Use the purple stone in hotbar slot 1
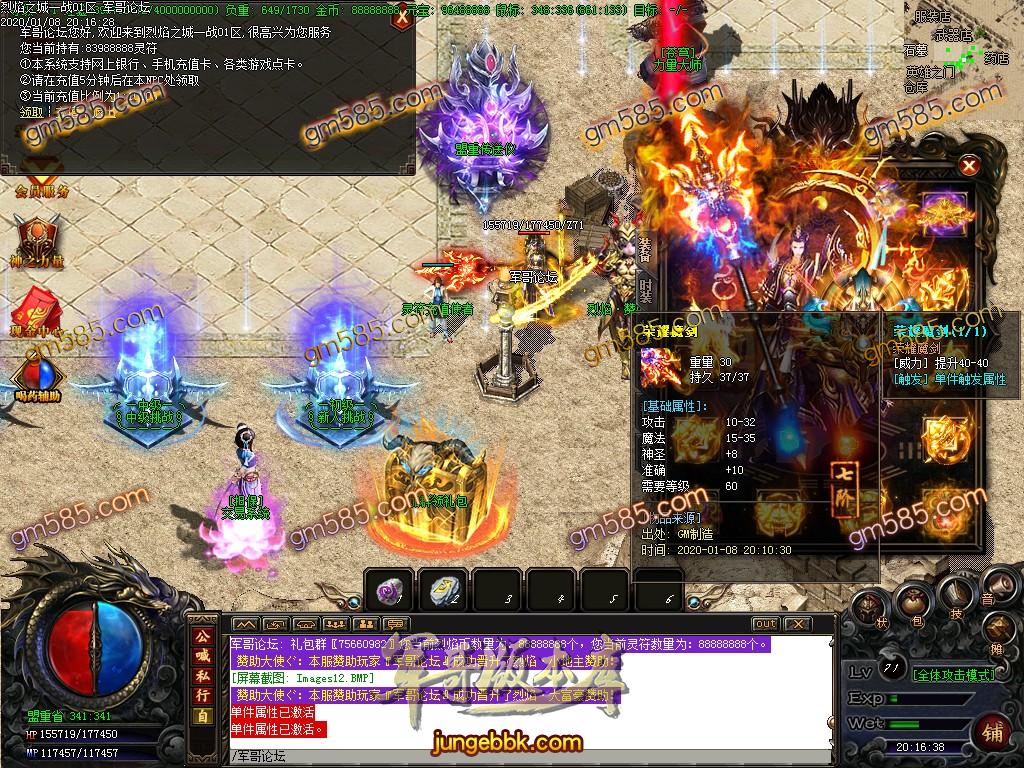Image resolution: width=1024 pixels, height=768 pixels. click(x=386, y=592)
